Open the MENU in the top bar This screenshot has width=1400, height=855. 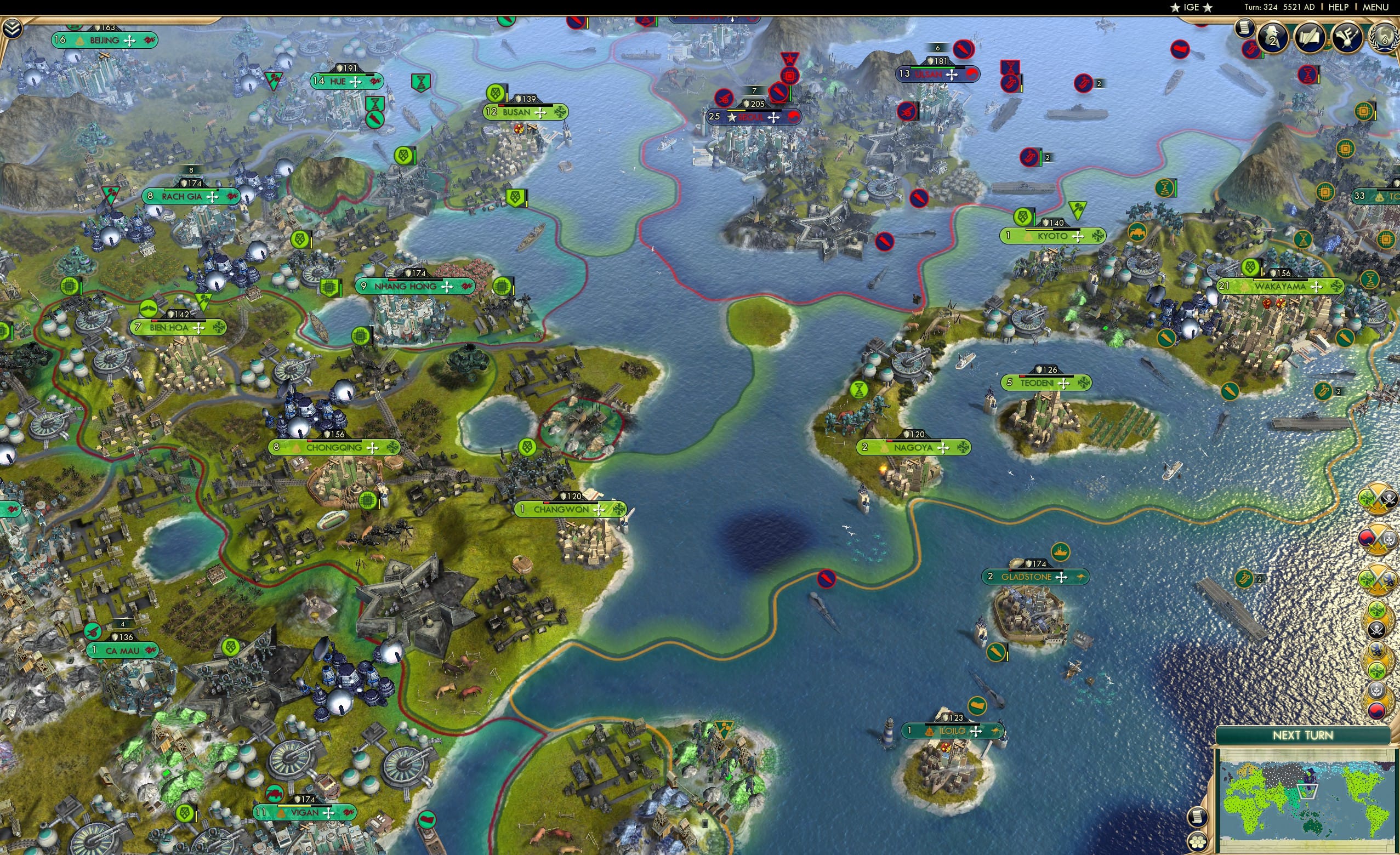tap(1375, 7)
